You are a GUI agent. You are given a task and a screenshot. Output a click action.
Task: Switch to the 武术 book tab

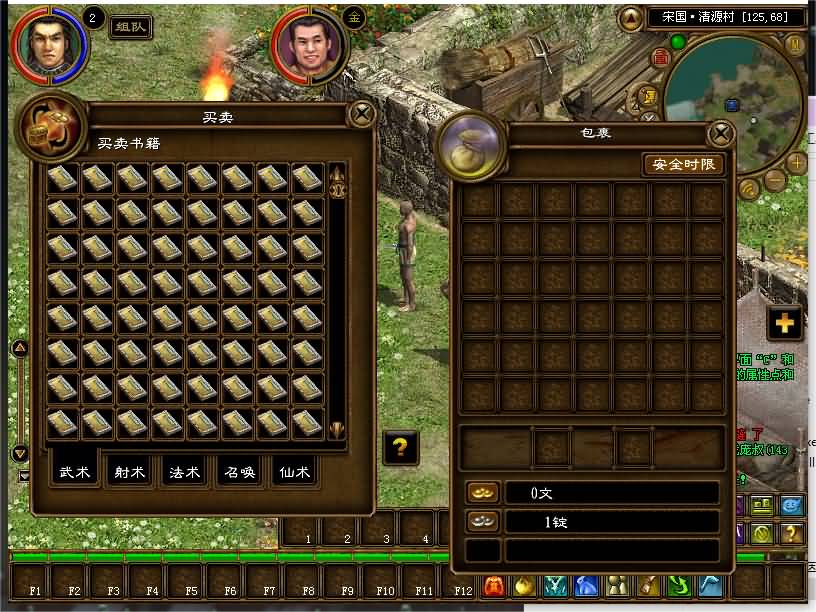pyautogui.click(x=75, y=471)
